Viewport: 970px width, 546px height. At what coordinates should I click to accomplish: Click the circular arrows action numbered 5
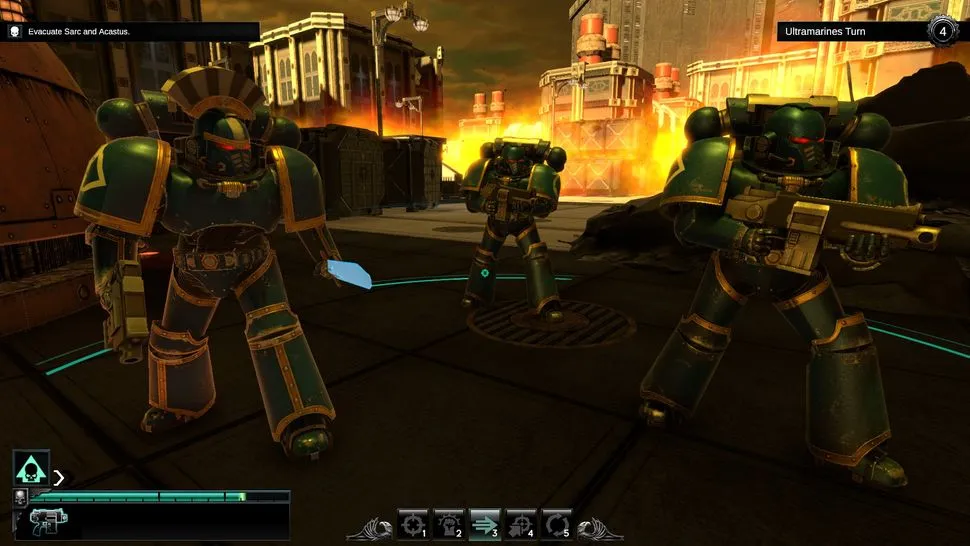tap(556, 524)
